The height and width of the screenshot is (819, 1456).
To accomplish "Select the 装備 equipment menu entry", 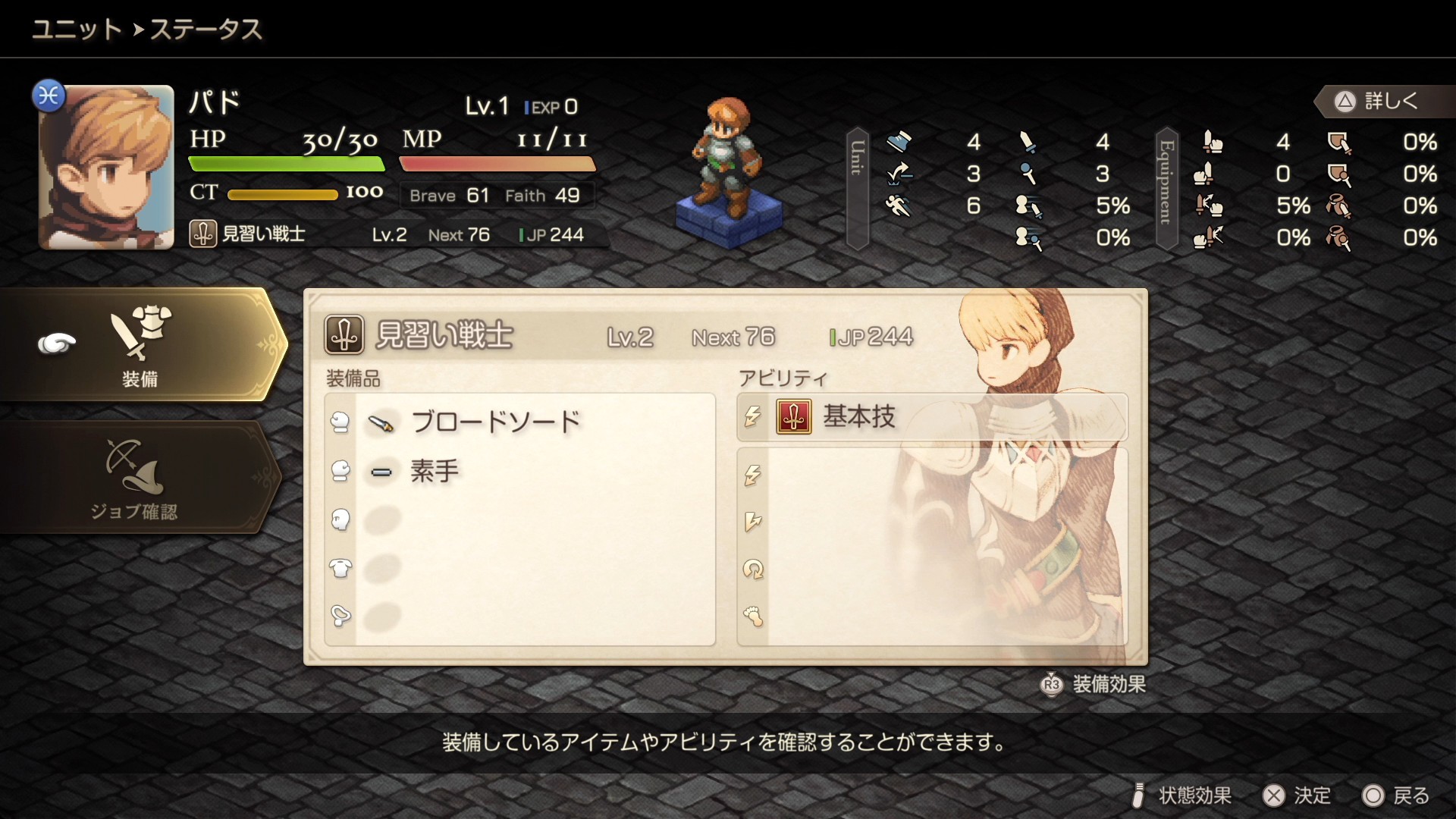I will (140, 345).
